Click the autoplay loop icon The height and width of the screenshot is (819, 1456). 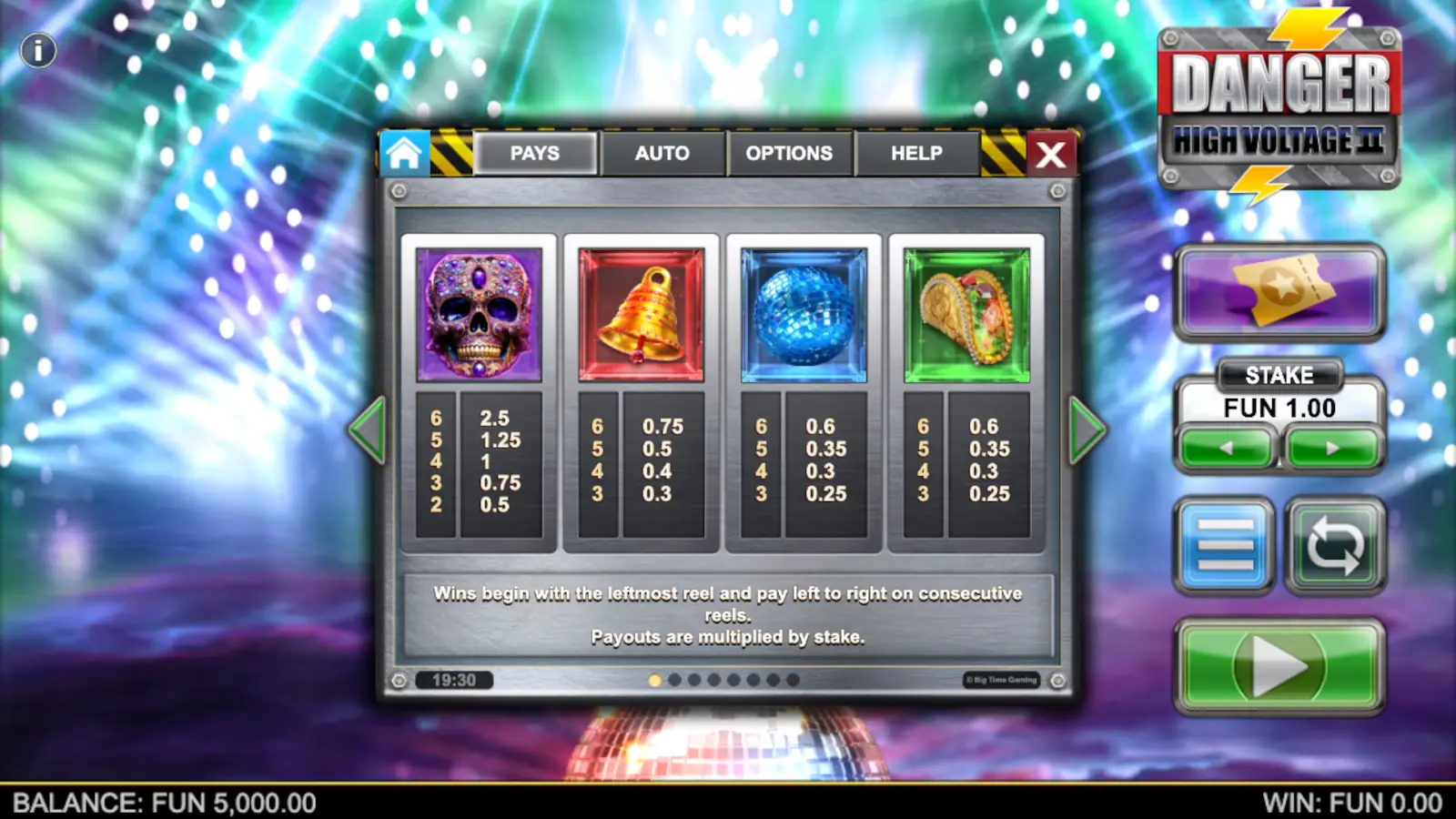1335,546
